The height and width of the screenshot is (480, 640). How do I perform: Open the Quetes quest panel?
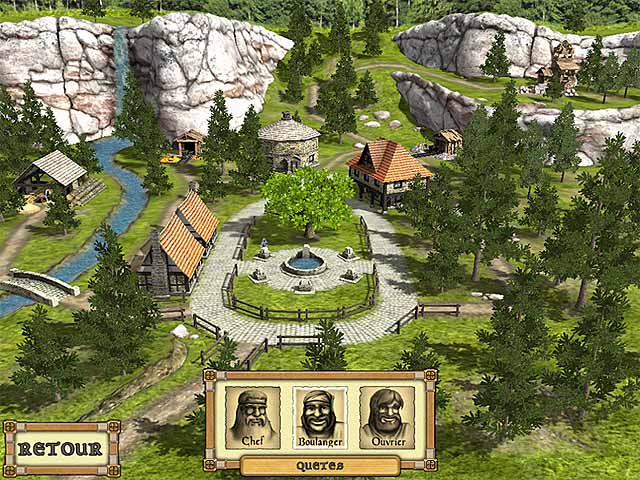point(320,465)
